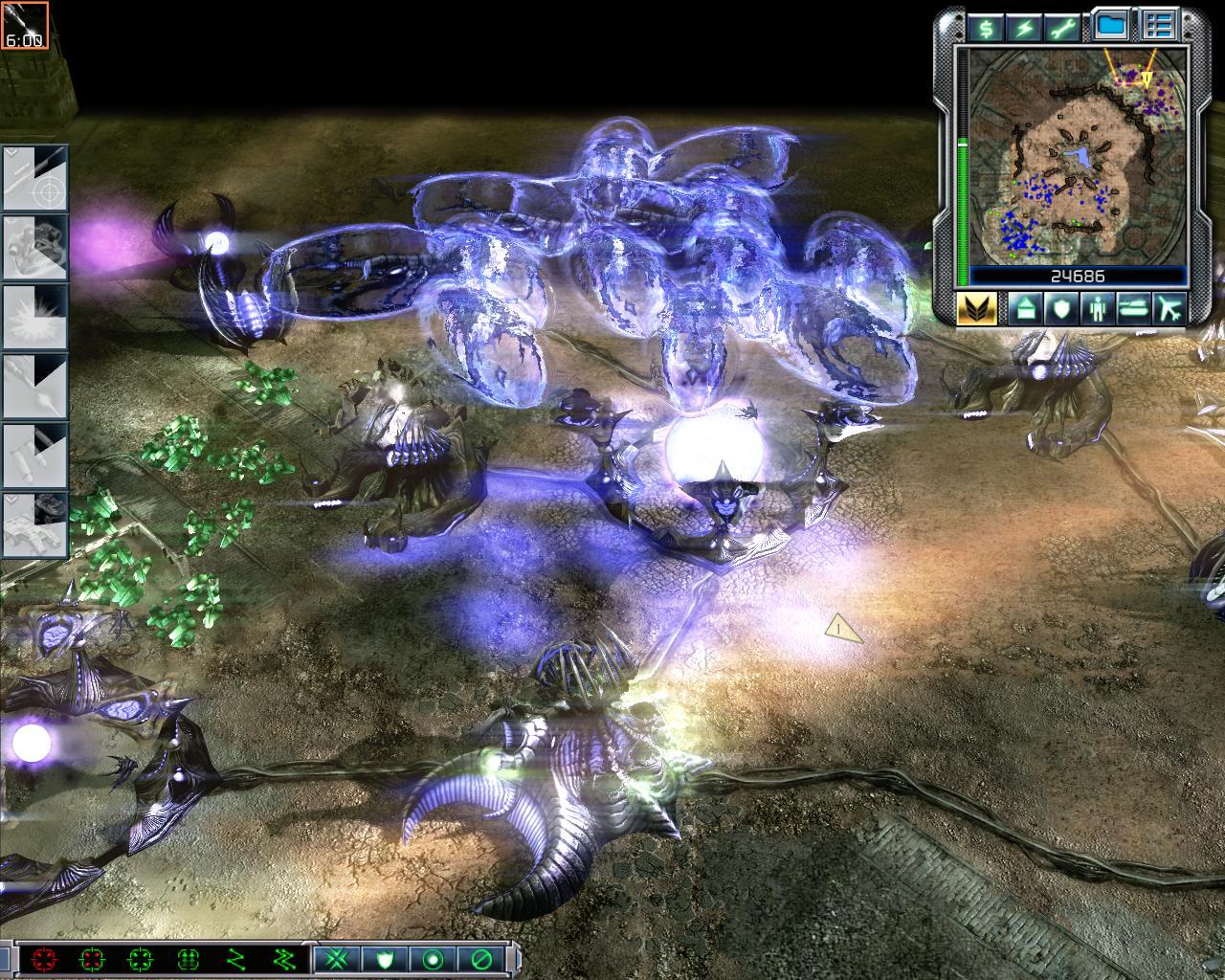Toggle power mode with the lightning bolt icon
This screenshot has width=1225, height=980.
point(1025,28)
